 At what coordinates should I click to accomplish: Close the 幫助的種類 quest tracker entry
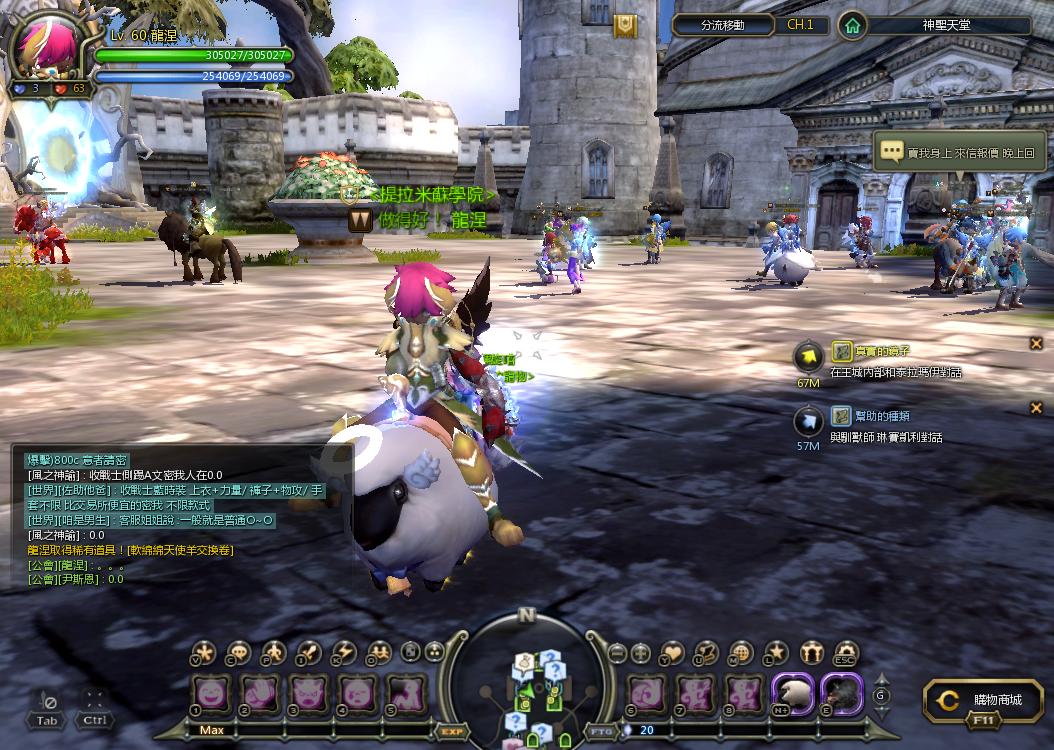pos(1036,407)
